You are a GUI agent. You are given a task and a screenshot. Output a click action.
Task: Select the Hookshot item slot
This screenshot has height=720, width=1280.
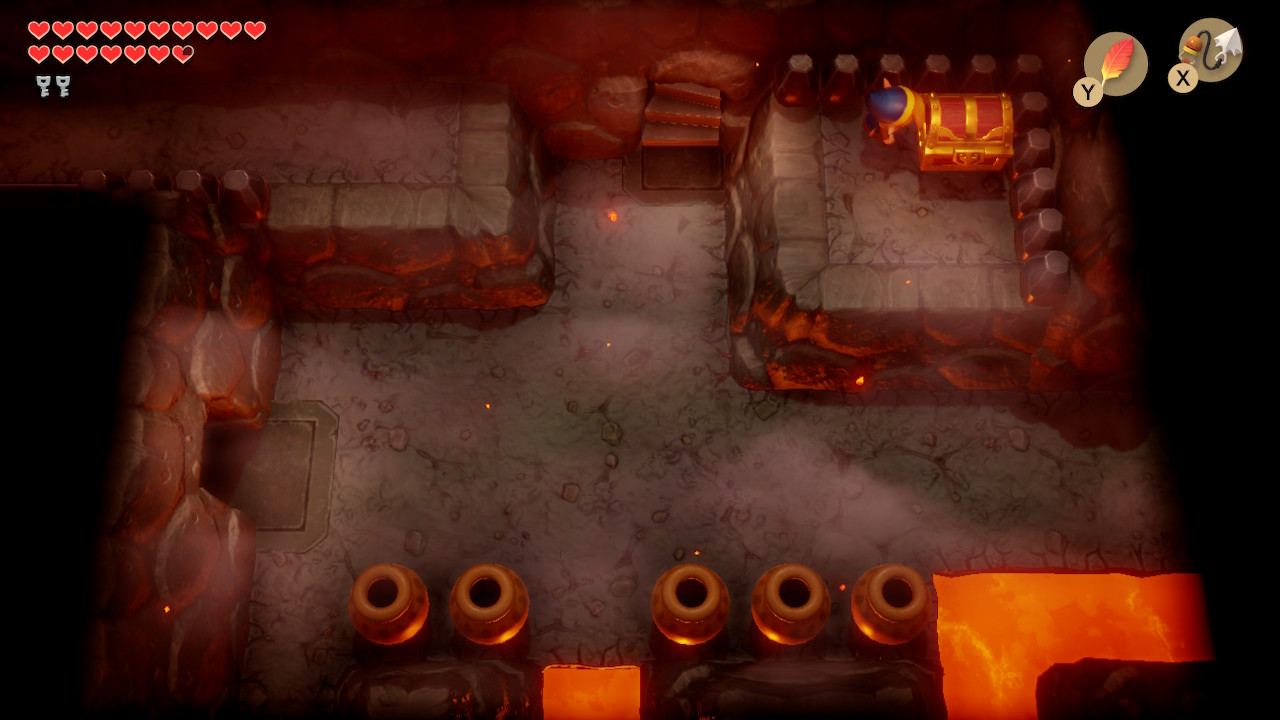pyautogui.click(x=1210, y=51)
